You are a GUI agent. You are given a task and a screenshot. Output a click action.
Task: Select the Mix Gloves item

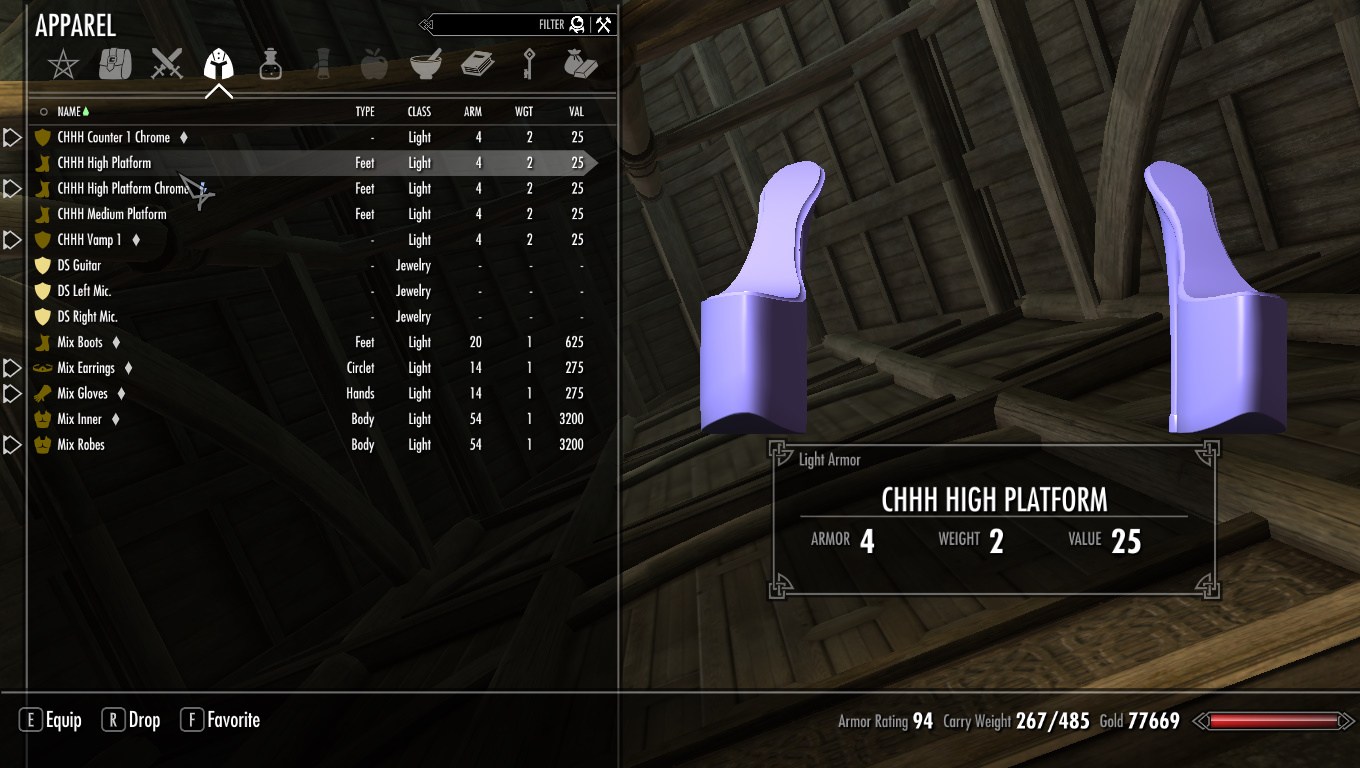82,394
